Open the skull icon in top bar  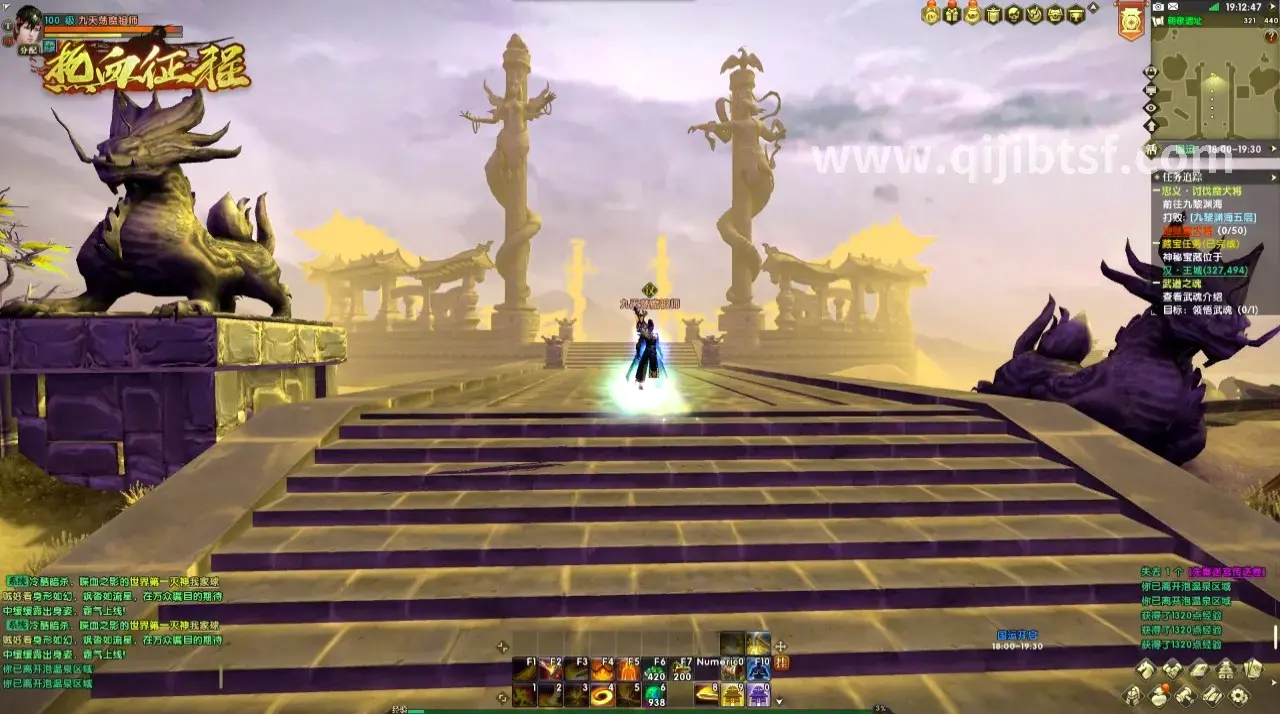coord(1013,14)
